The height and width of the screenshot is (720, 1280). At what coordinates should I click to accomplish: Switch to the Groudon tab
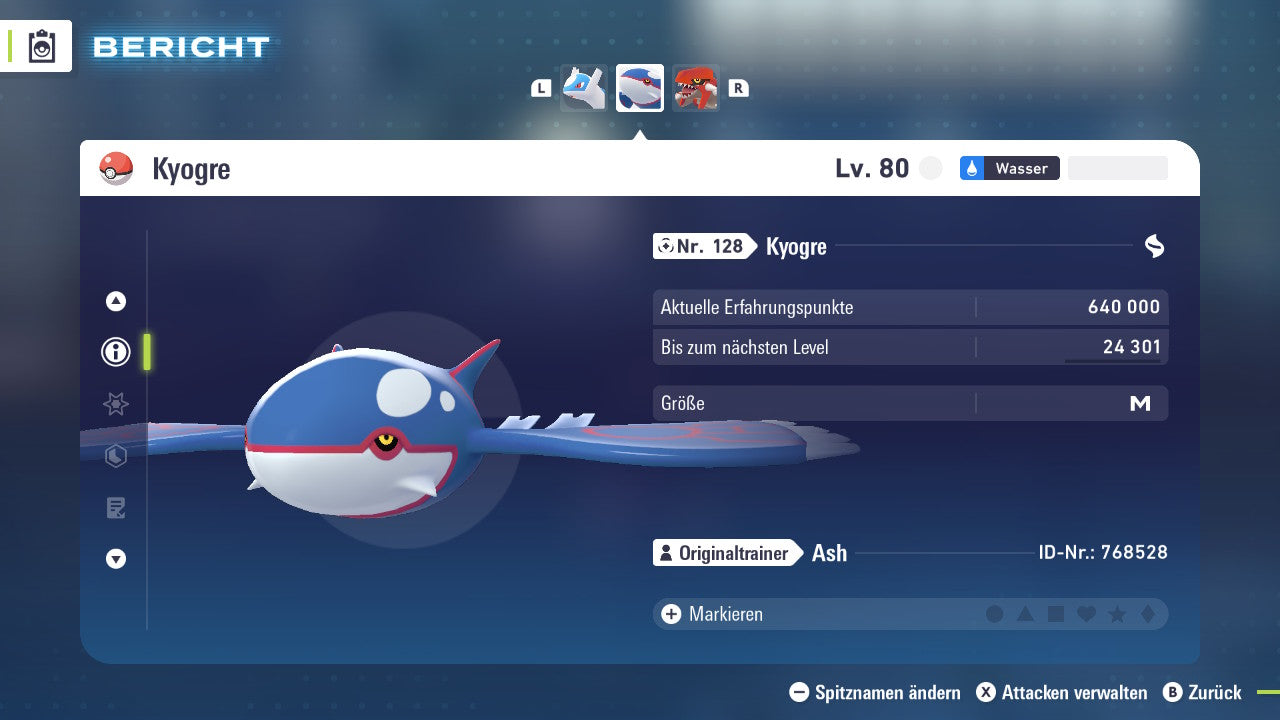[x=697, y=87]
